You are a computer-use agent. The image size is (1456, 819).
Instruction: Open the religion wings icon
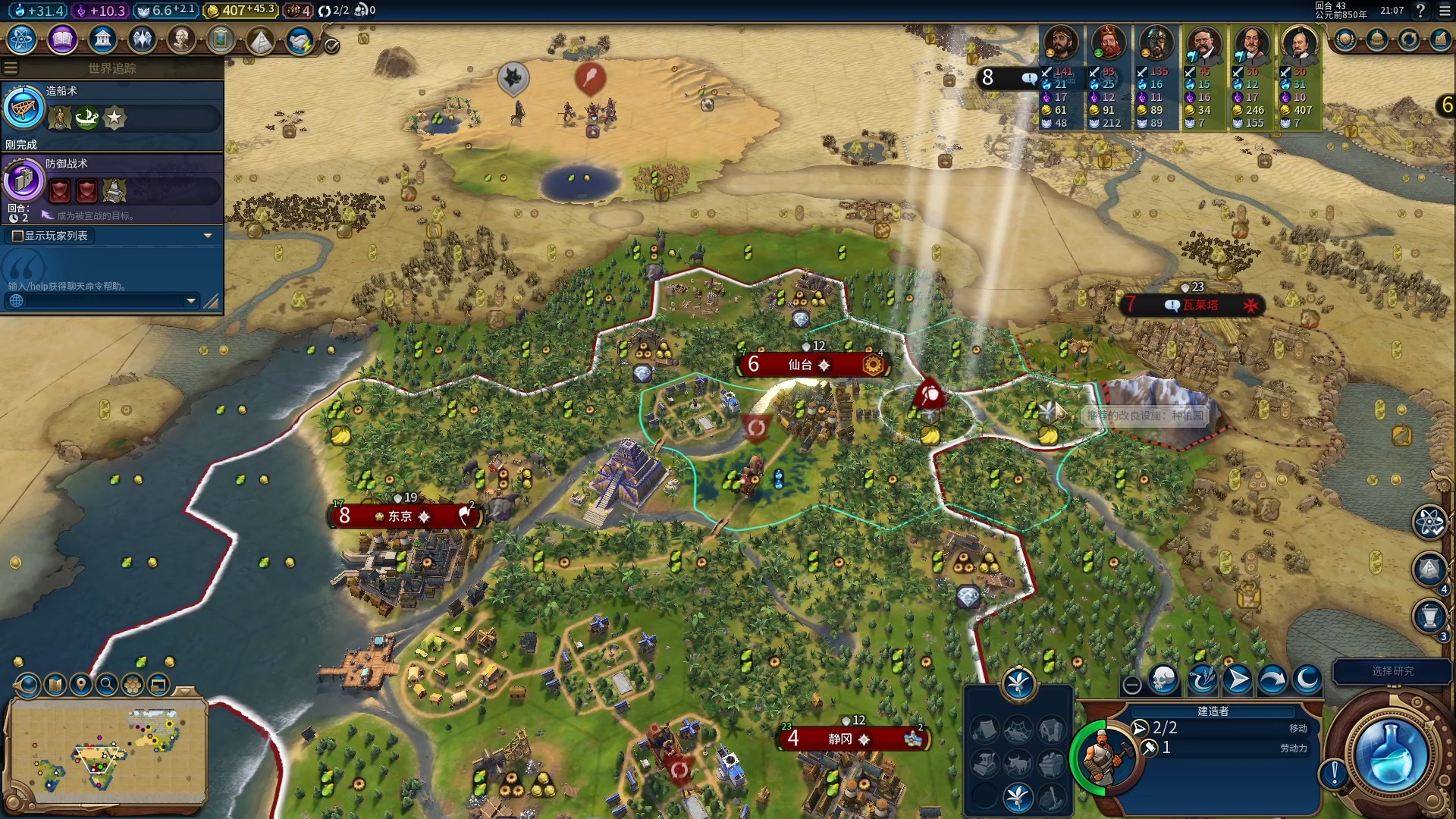click(142, 39)
